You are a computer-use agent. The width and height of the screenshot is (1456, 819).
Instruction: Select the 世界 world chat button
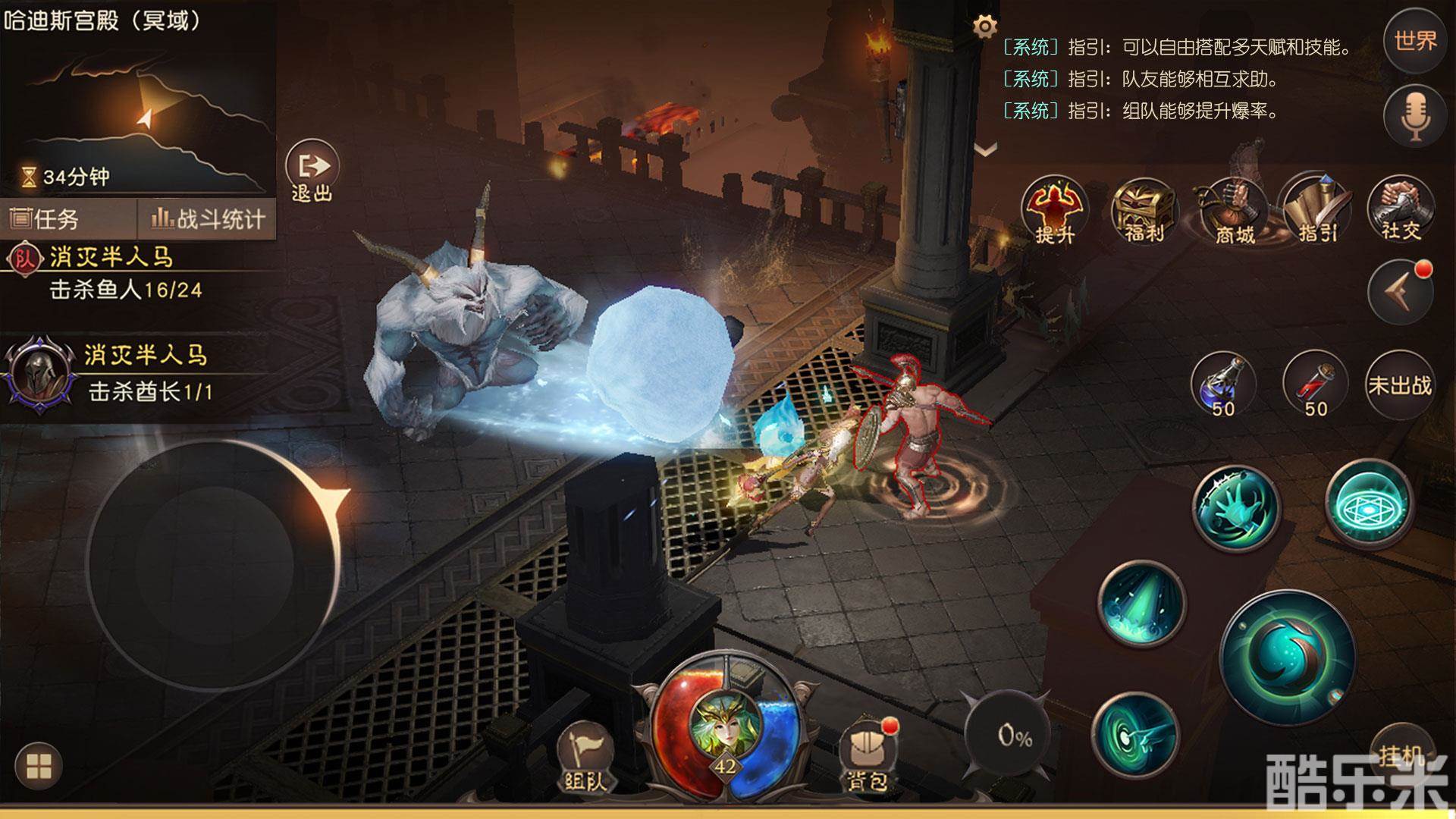pyautogui.click(x=1415, y=41)
